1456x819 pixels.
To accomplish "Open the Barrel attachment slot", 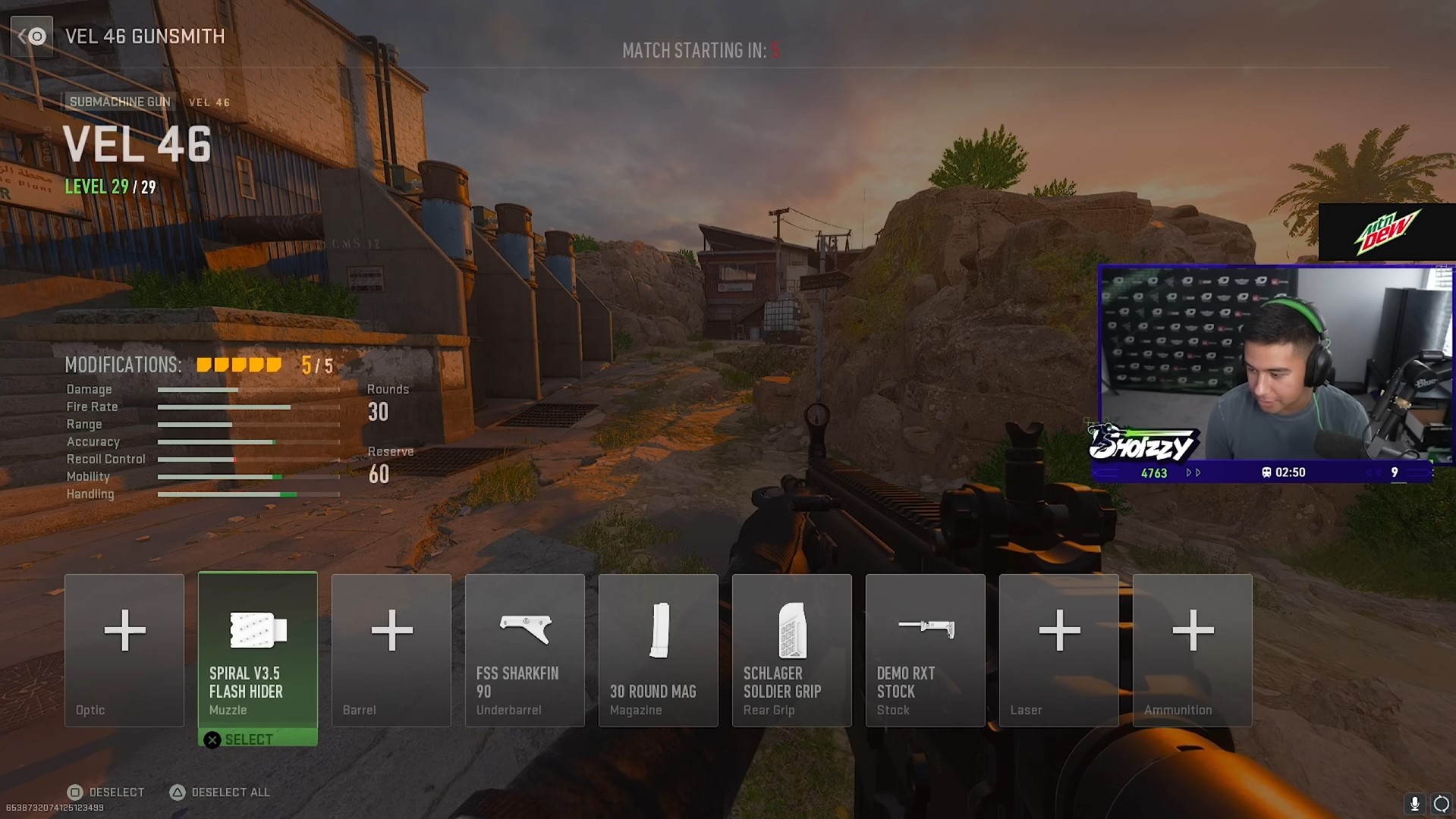I will point(391,650).
